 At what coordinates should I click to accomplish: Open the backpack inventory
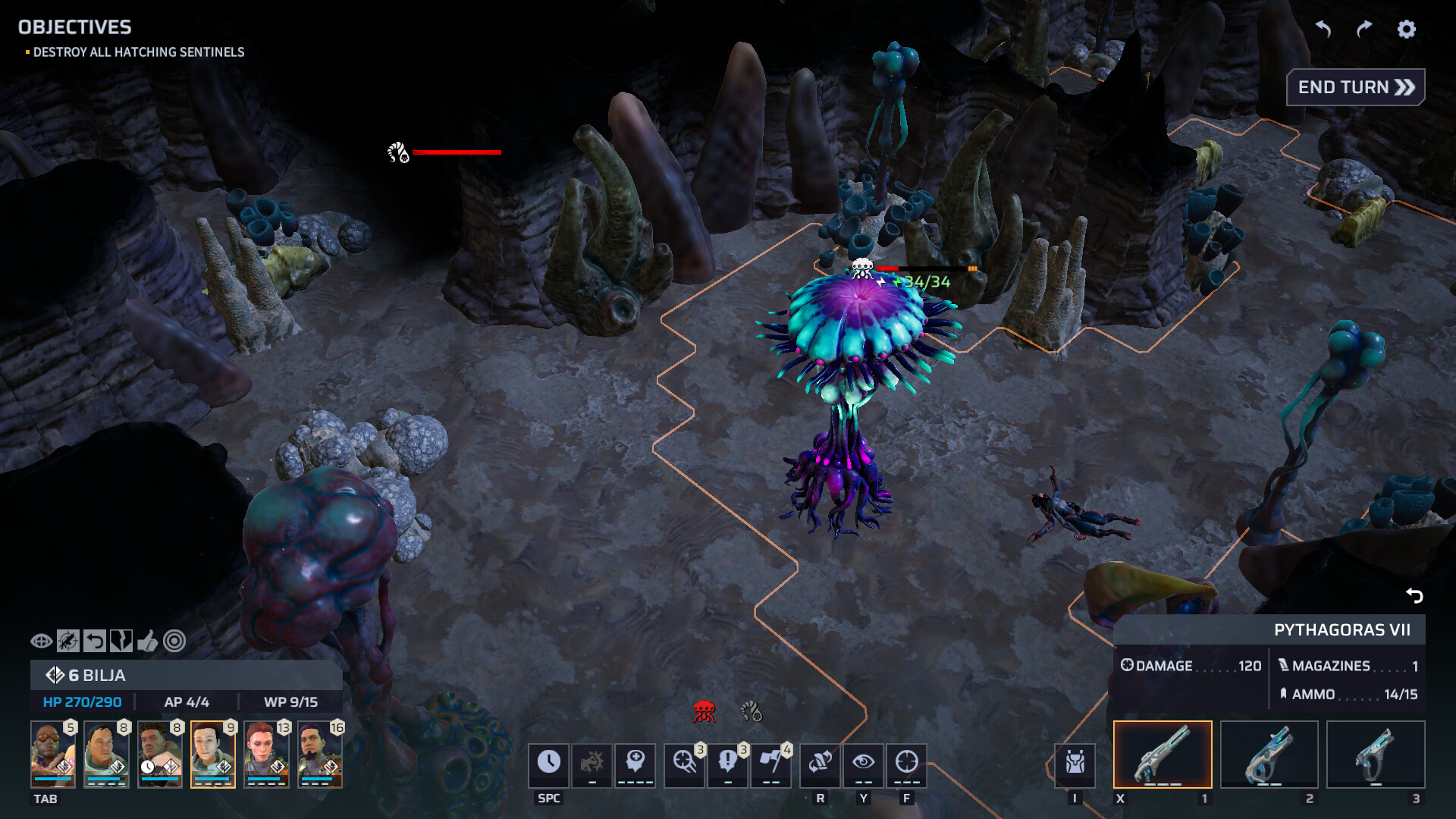tap(1075, 762)
